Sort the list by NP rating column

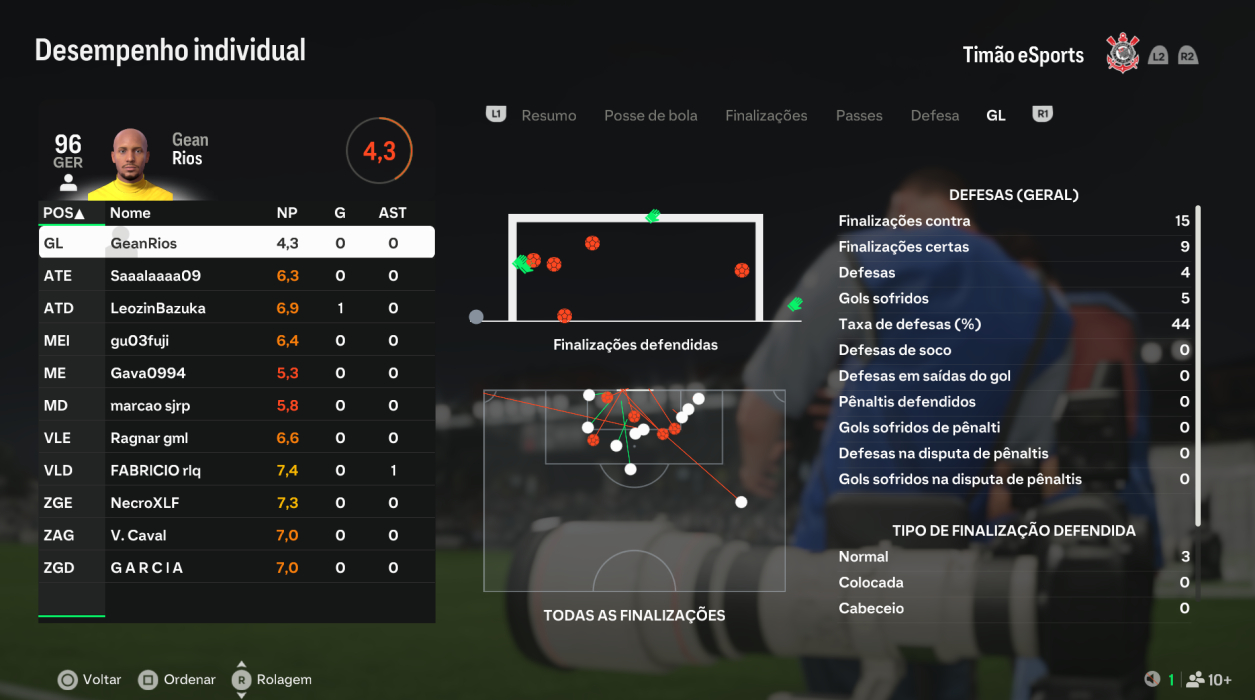coord(287,213)
